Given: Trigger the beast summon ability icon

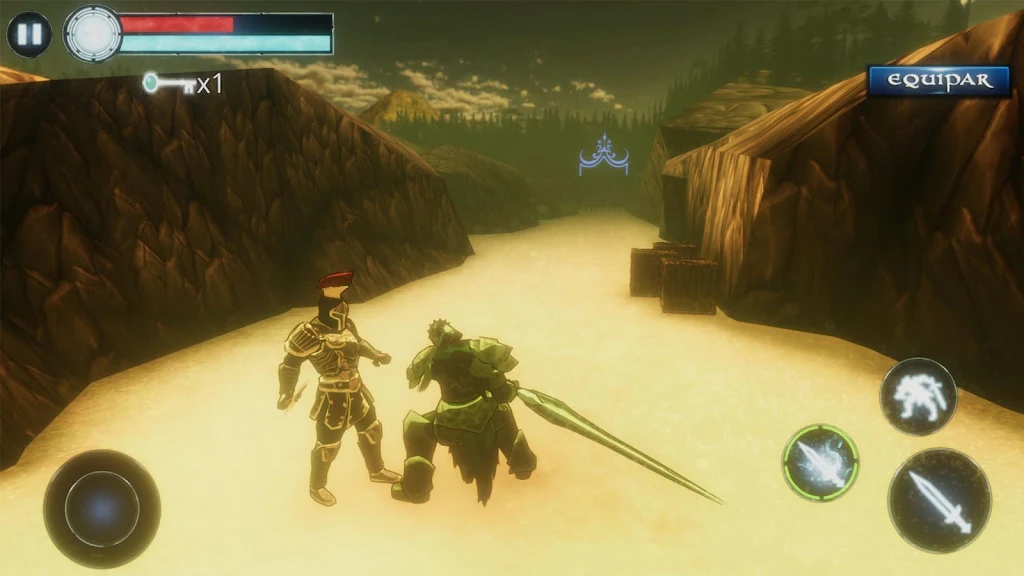Looking at the screenshot, I should 918,396.
